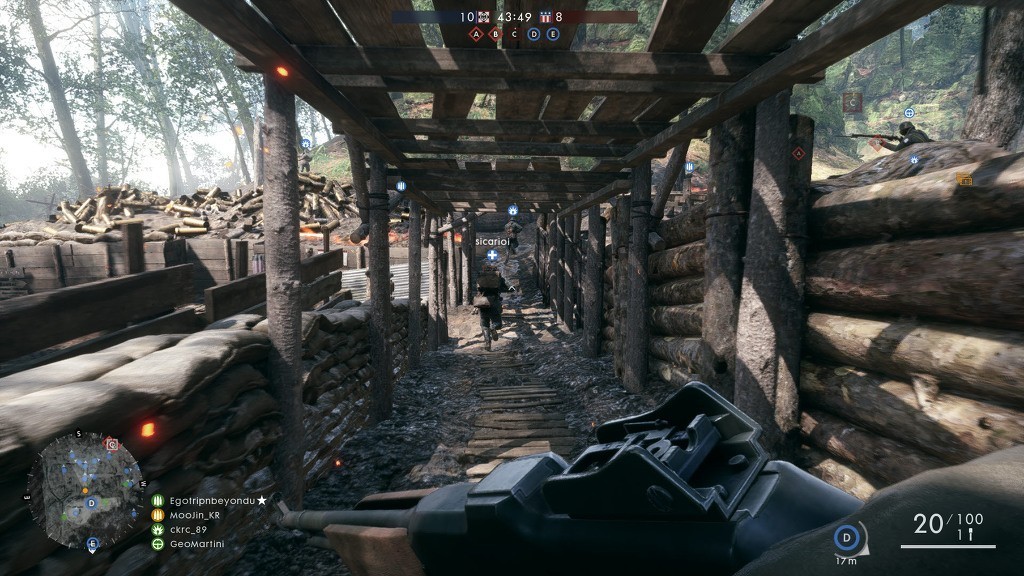Click the D objective distance indicator
Screen dimensions: 1024x576
(x=848, y=539)
